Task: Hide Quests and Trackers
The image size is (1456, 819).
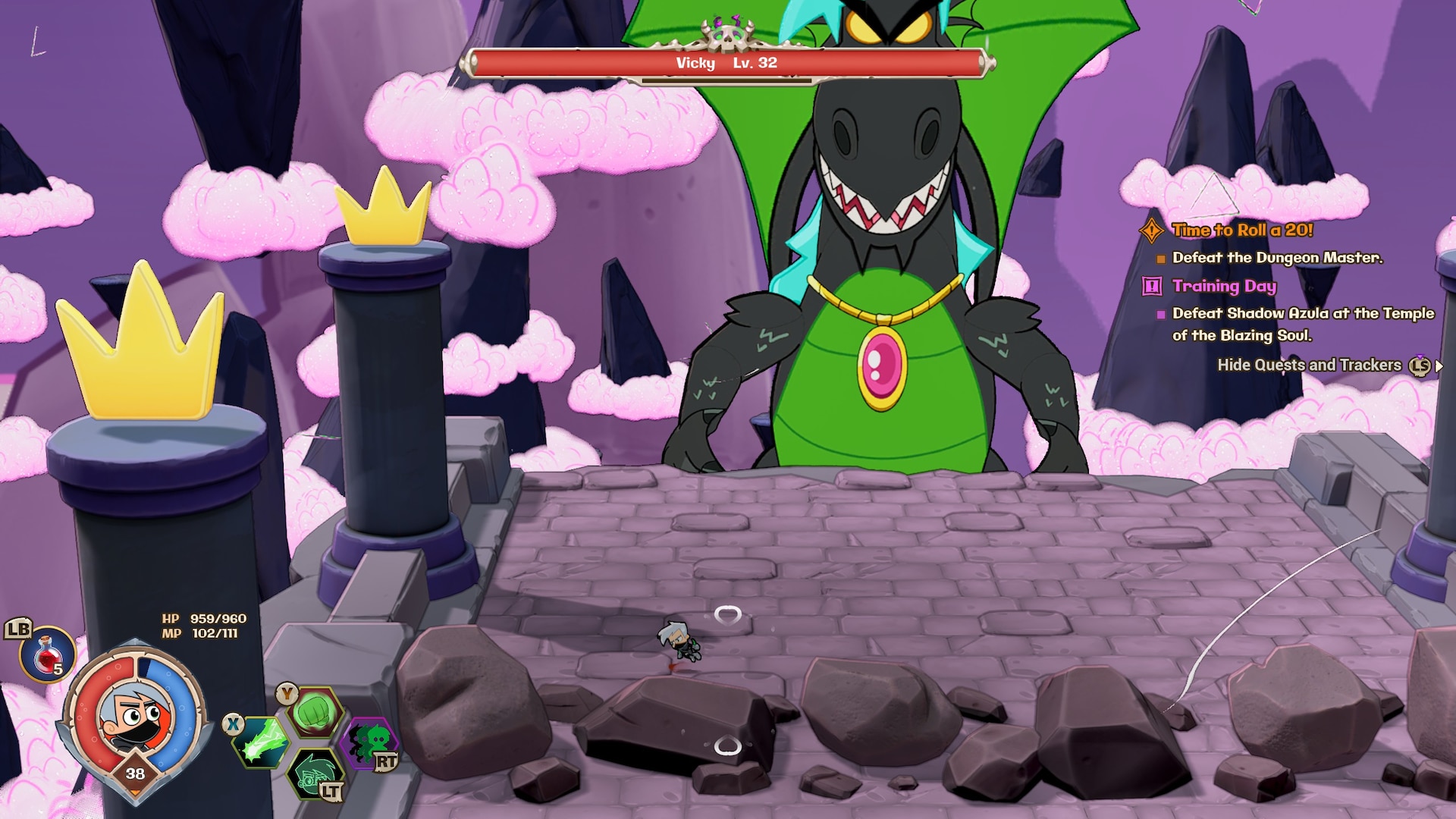Action: (1309, 365)
